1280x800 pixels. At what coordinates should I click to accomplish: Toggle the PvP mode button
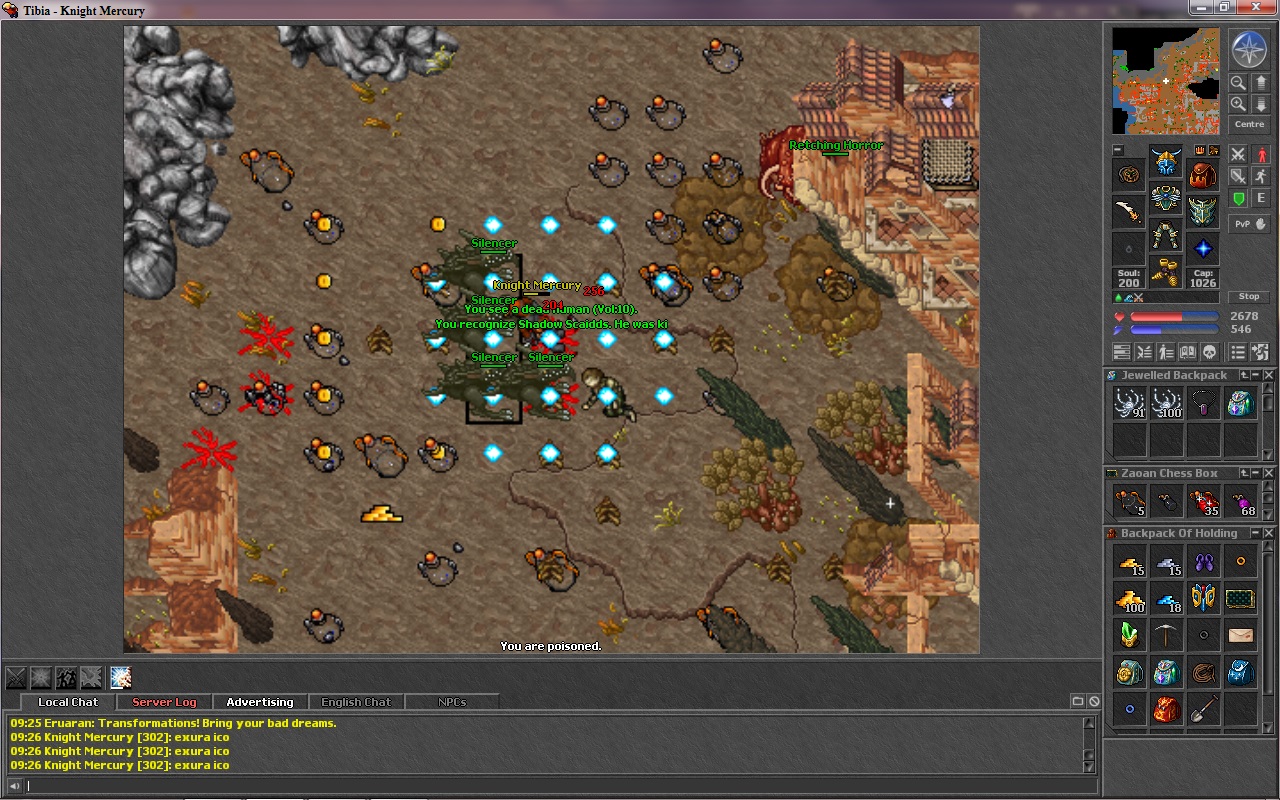(x=1249, y=224)
